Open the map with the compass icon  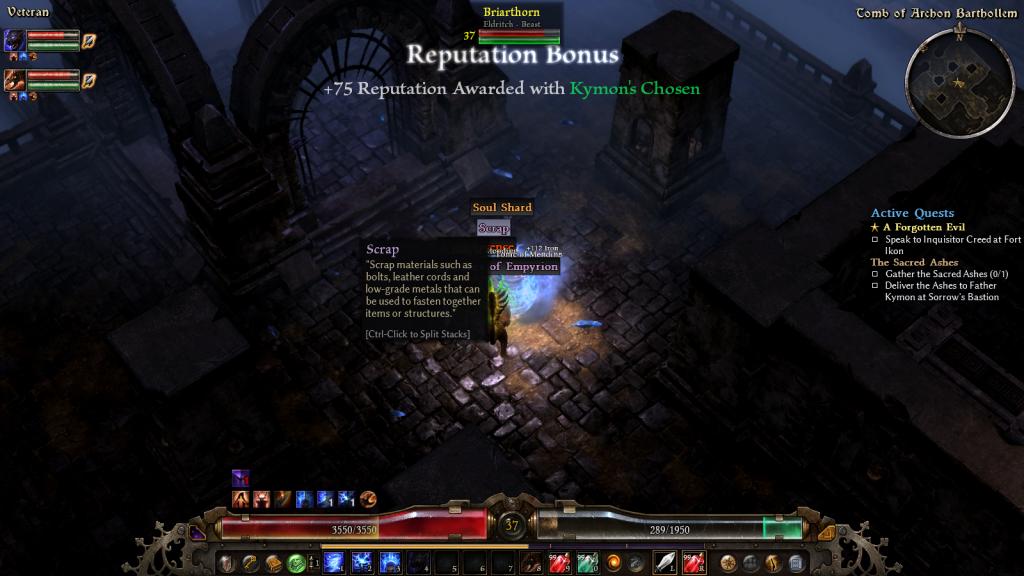point(729,562)
